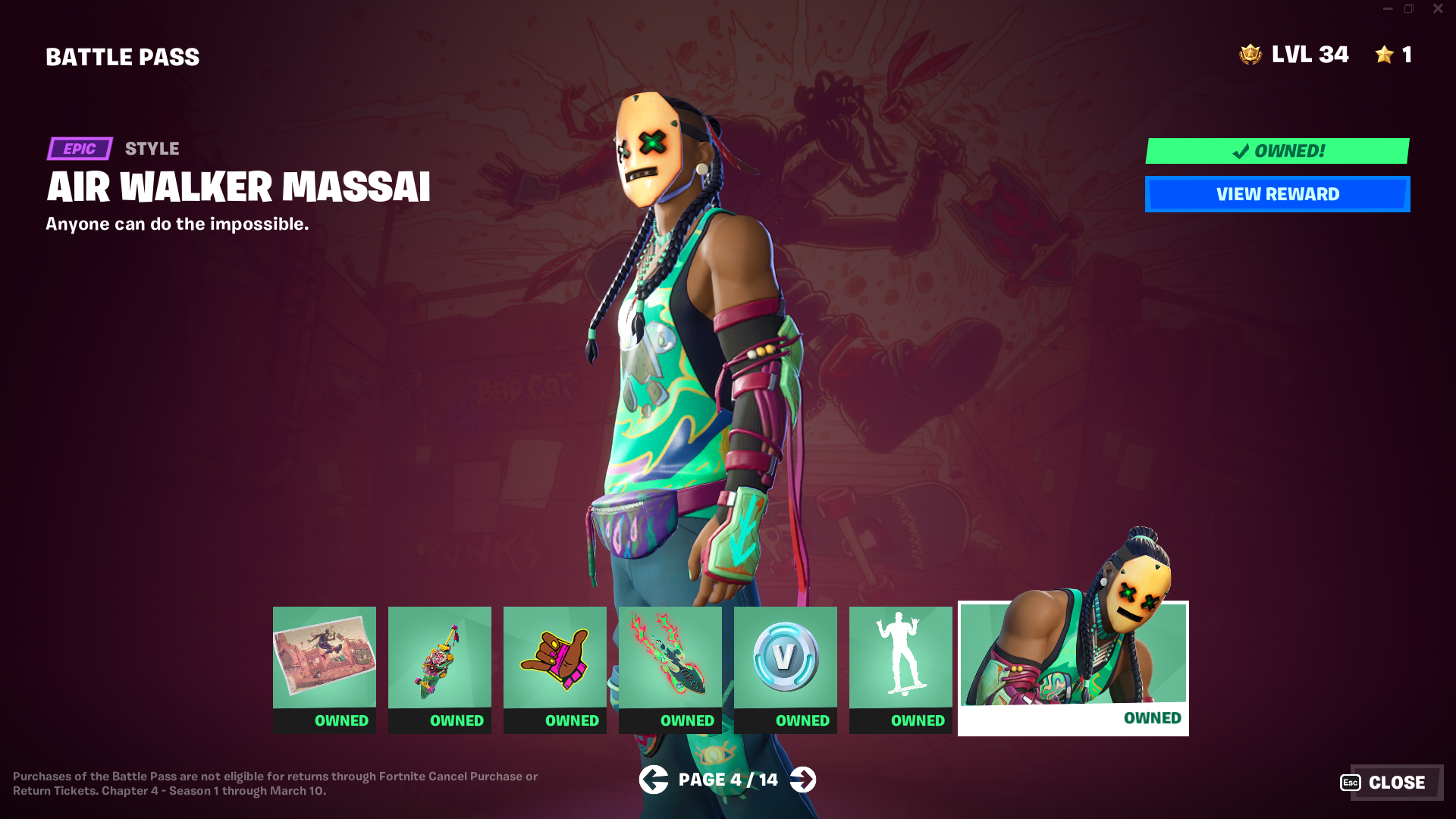Close the game window
1456x819 pixels.
point(1438,9)
